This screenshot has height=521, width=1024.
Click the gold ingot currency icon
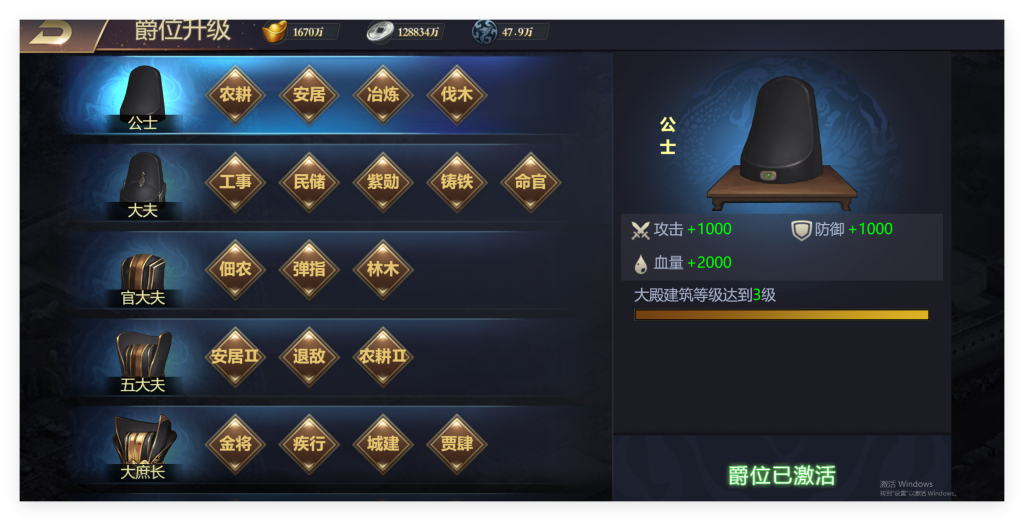(x=274, y=32)
